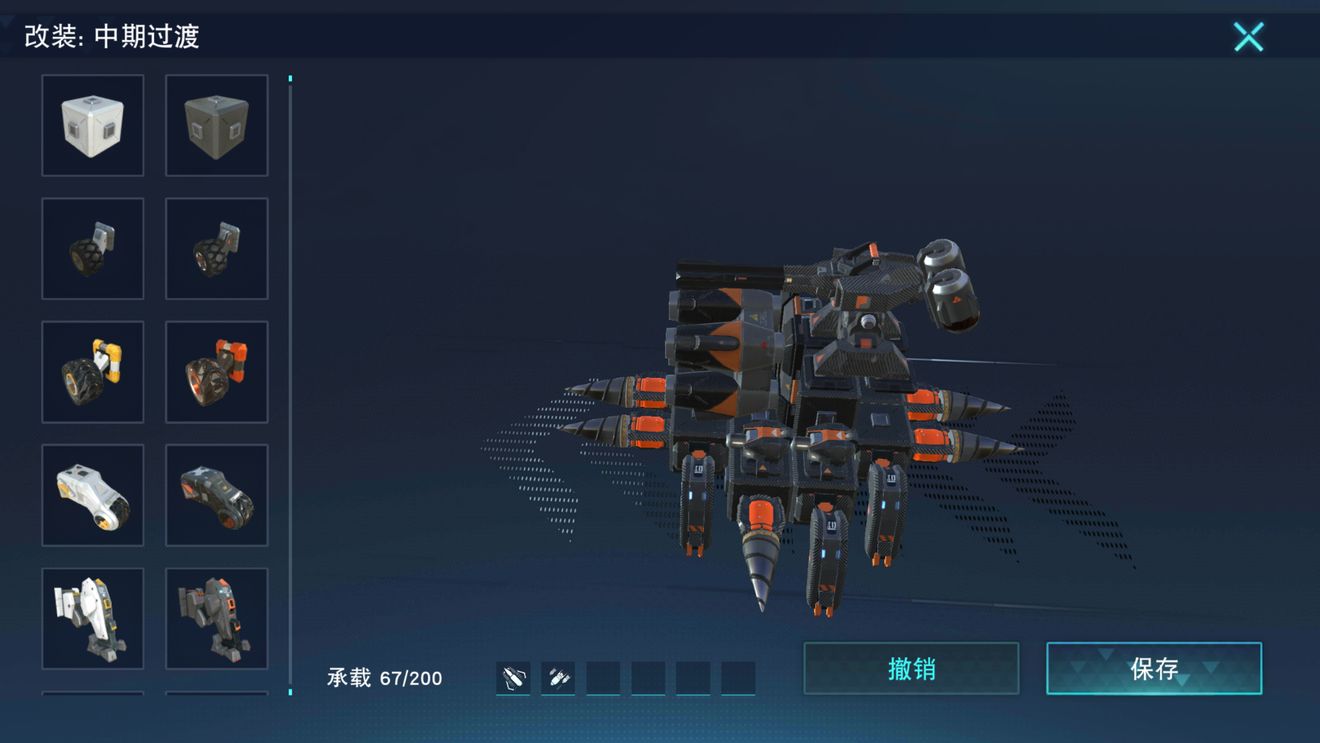Click the 撤销 undo button
The height and width of the screenshot is (743, 1320).
click(911, 668)
